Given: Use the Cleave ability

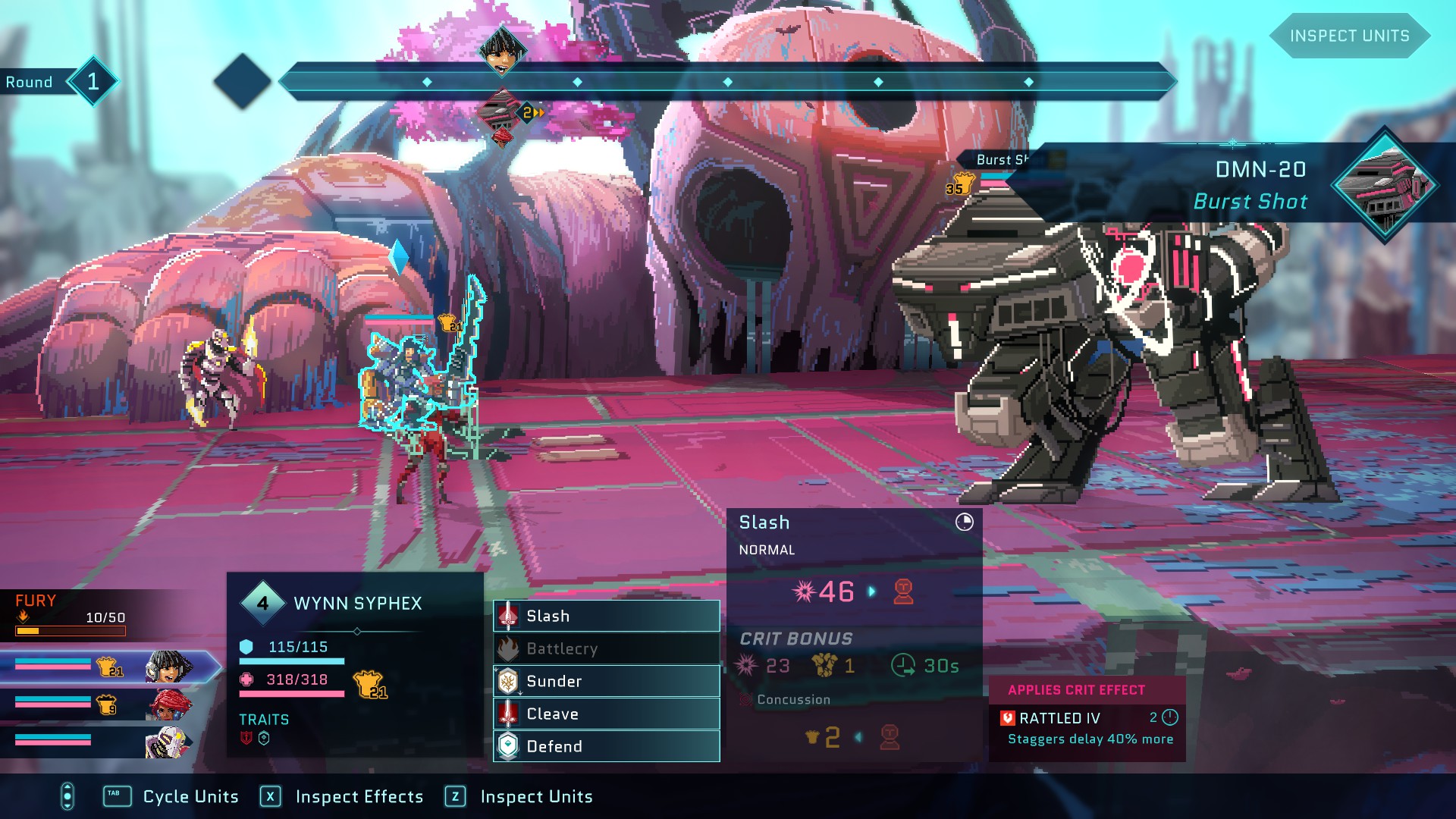Looking at the screenshot, I should (606, 714).
